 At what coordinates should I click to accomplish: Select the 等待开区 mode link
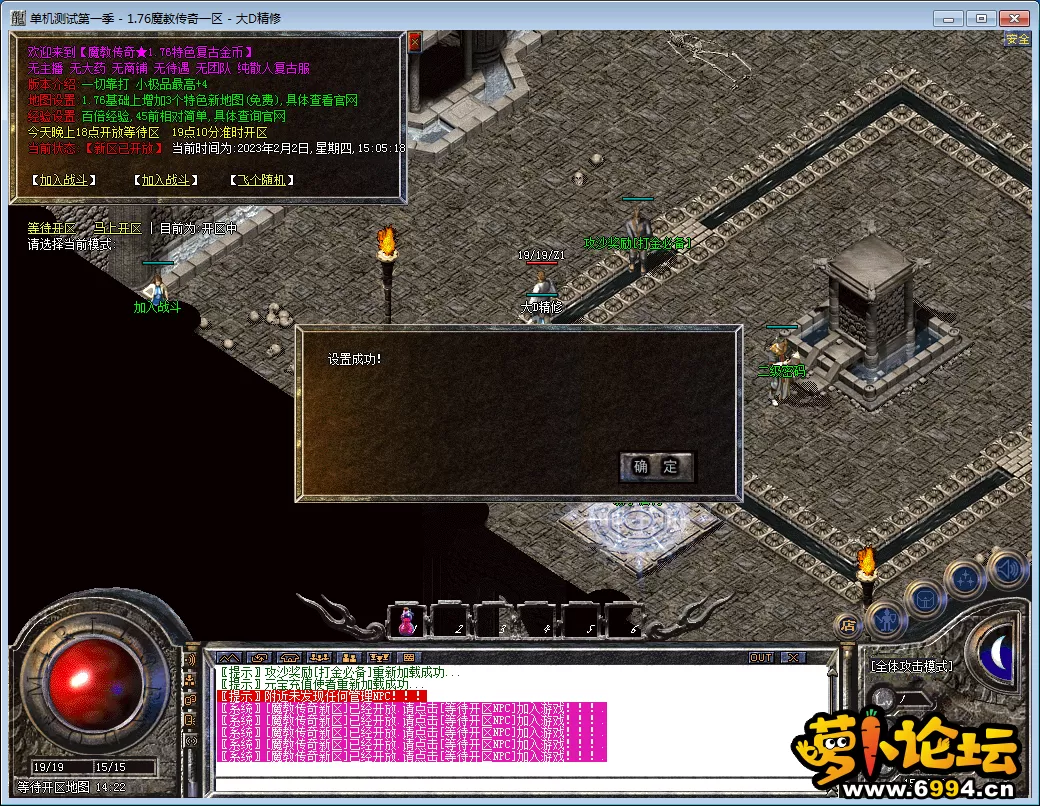click(x=51, y=228)
